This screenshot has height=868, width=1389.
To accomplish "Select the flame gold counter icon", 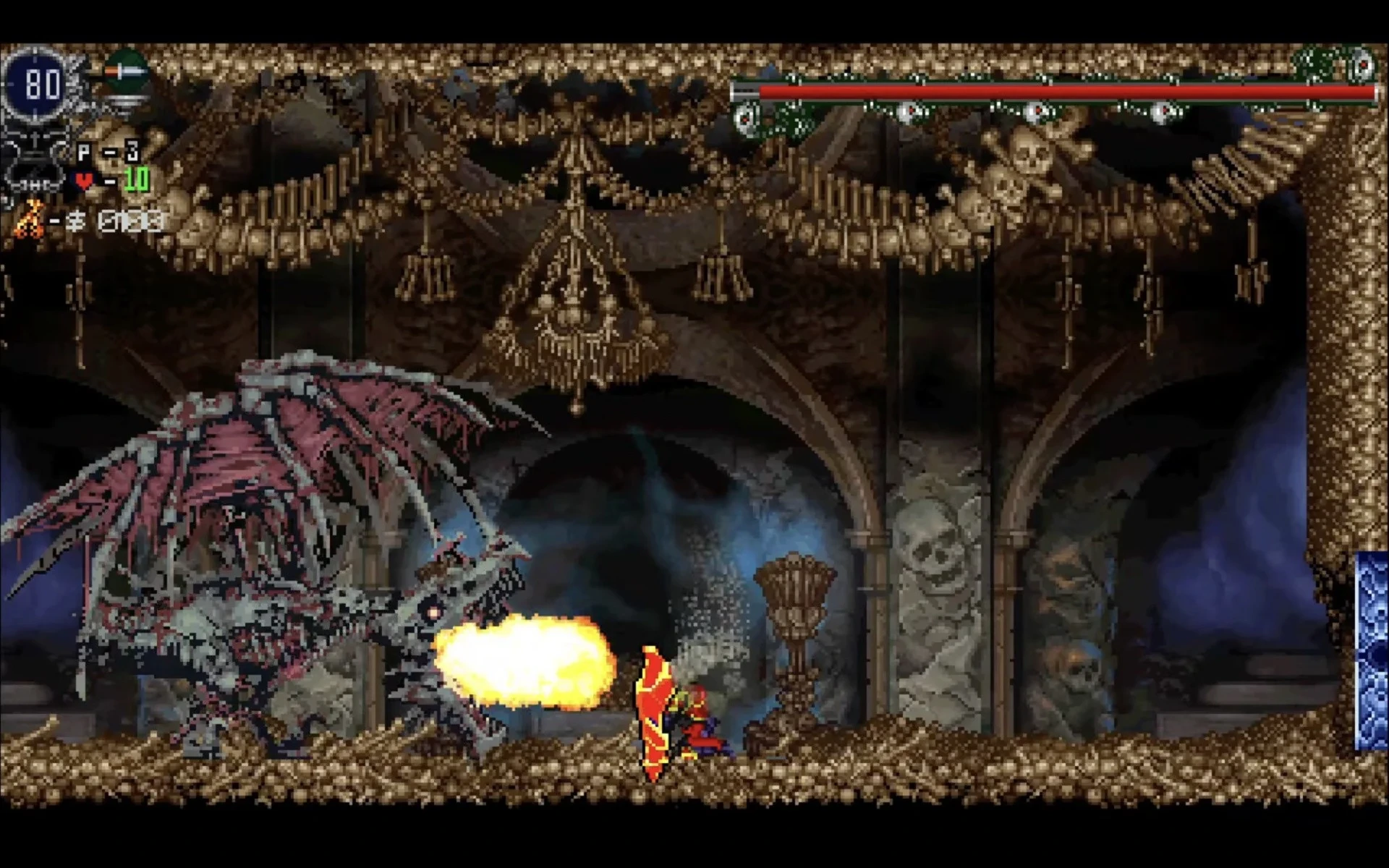I will 29,217.
